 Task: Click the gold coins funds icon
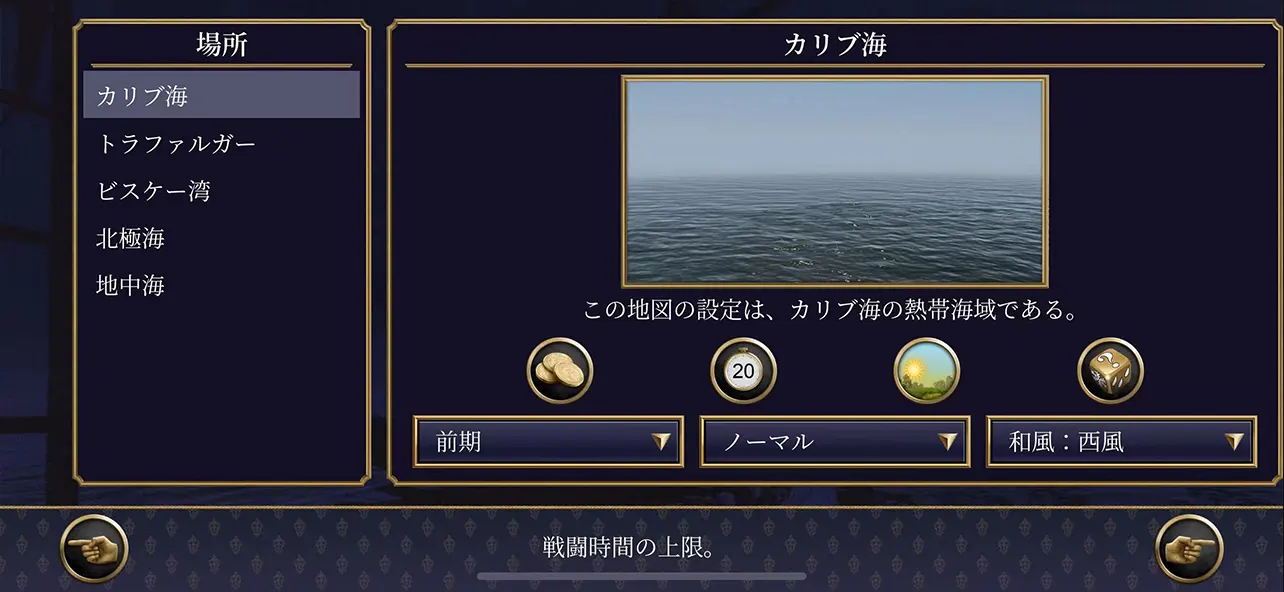pyautogui.click(x=560, y=371)
